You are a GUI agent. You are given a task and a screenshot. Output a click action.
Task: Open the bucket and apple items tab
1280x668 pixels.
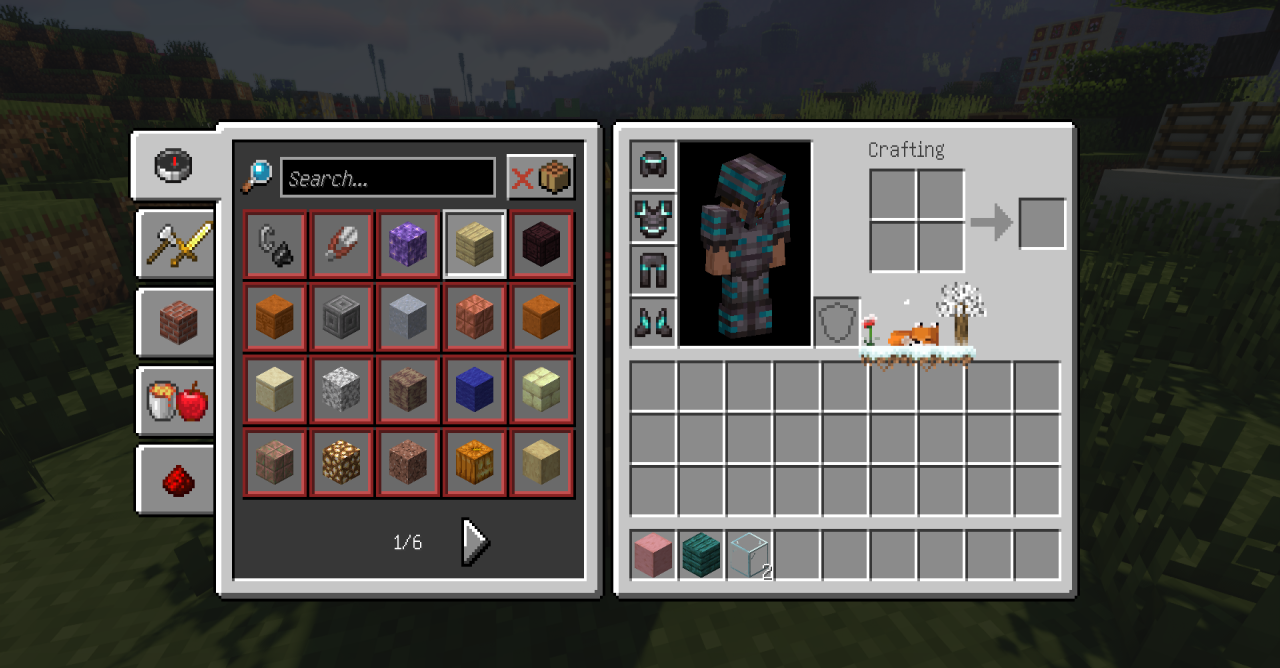175,401
